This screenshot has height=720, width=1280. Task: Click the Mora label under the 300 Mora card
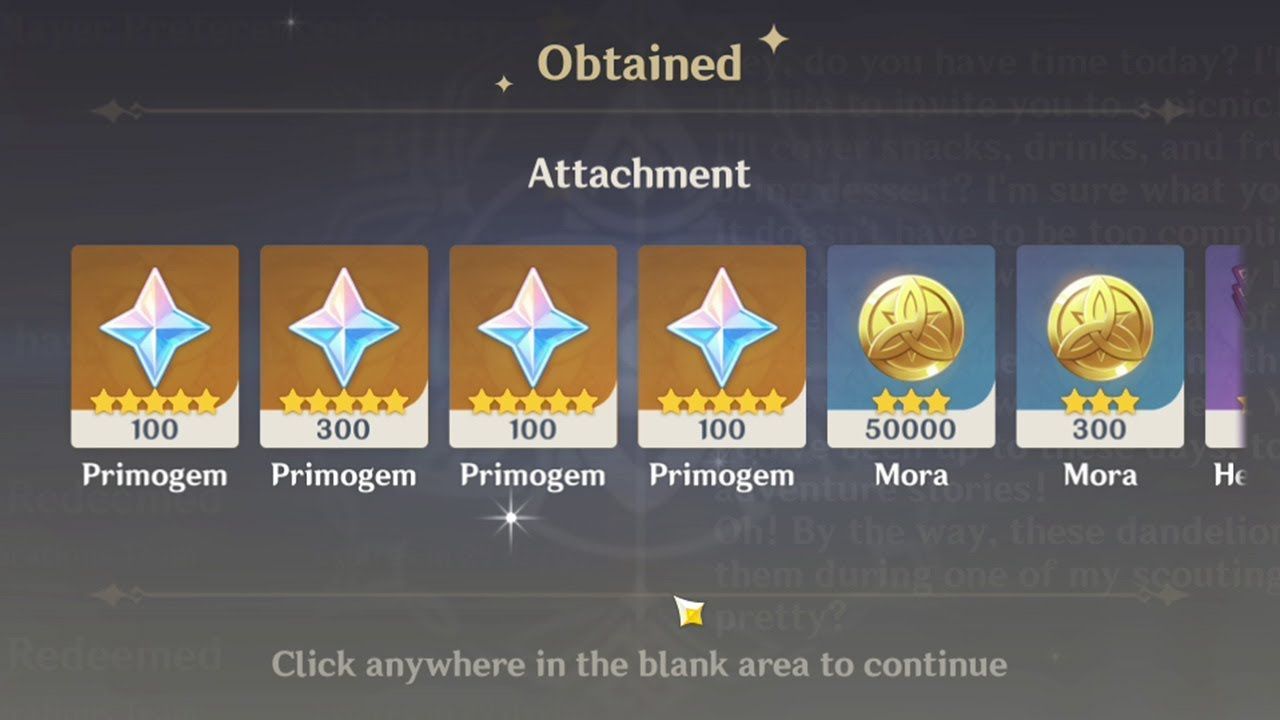tap(1099, 475)
